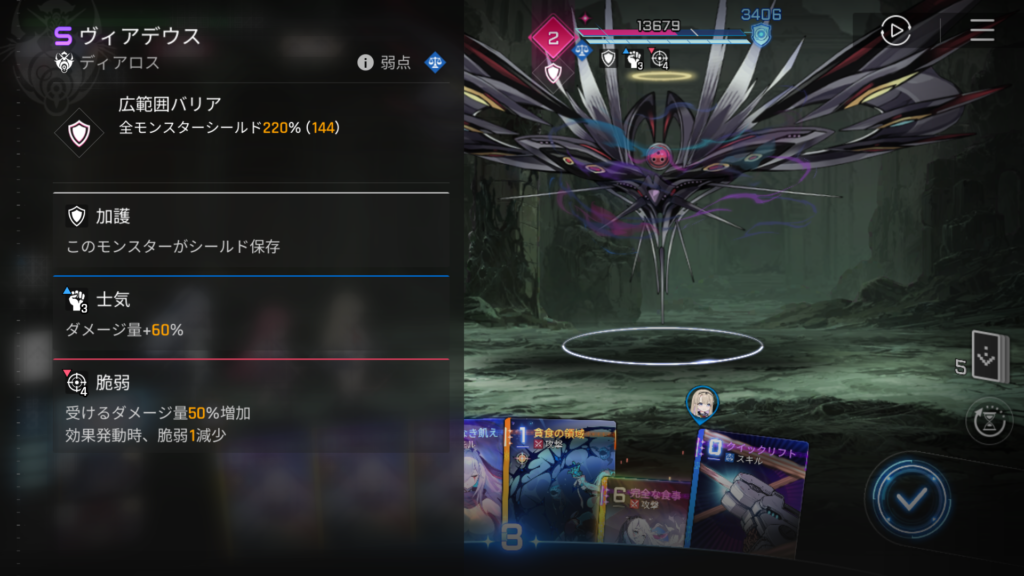Open the draw pile showing 5 cards
The image size is (1024, 576).
pyautogui.click(x=990, y=359)
